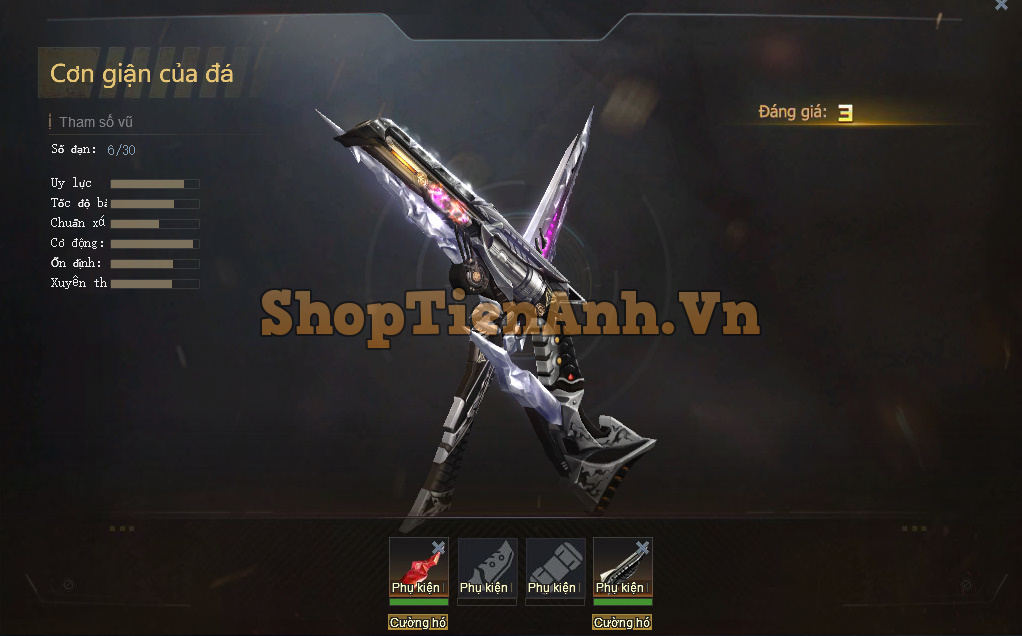Screen dimensions: 1022x636
Task: Remove the silver blade accessory with its X
Action: coord(642,547)
